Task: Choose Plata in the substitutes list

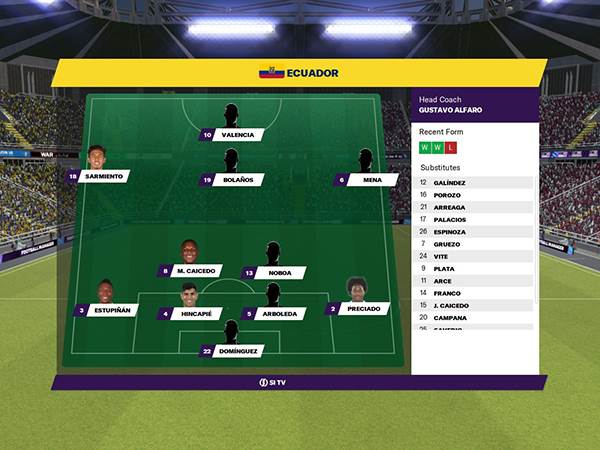Action: [x=474, y=269]
